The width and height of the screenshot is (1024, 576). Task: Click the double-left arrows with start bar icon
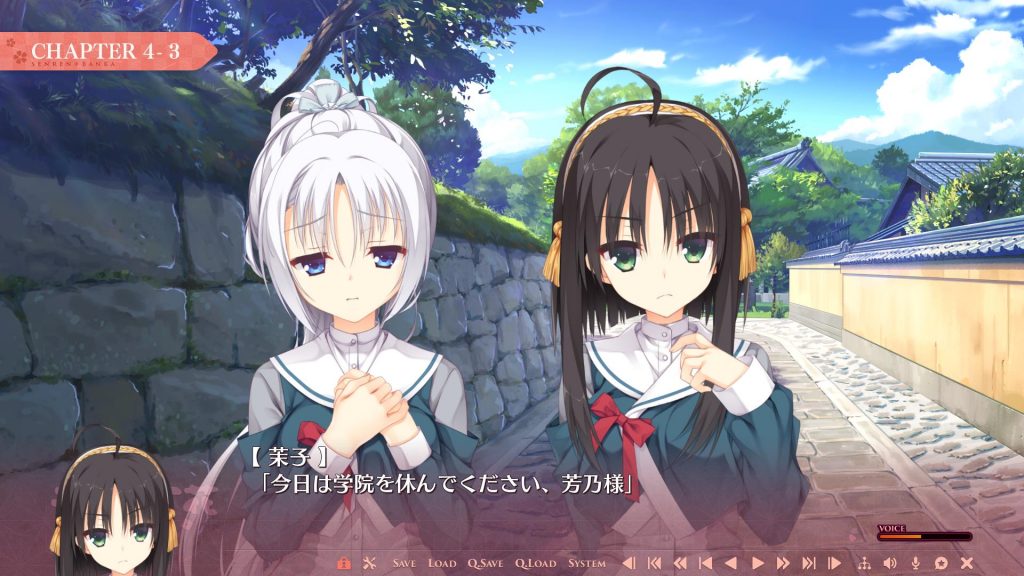click(x=654, y=563)
